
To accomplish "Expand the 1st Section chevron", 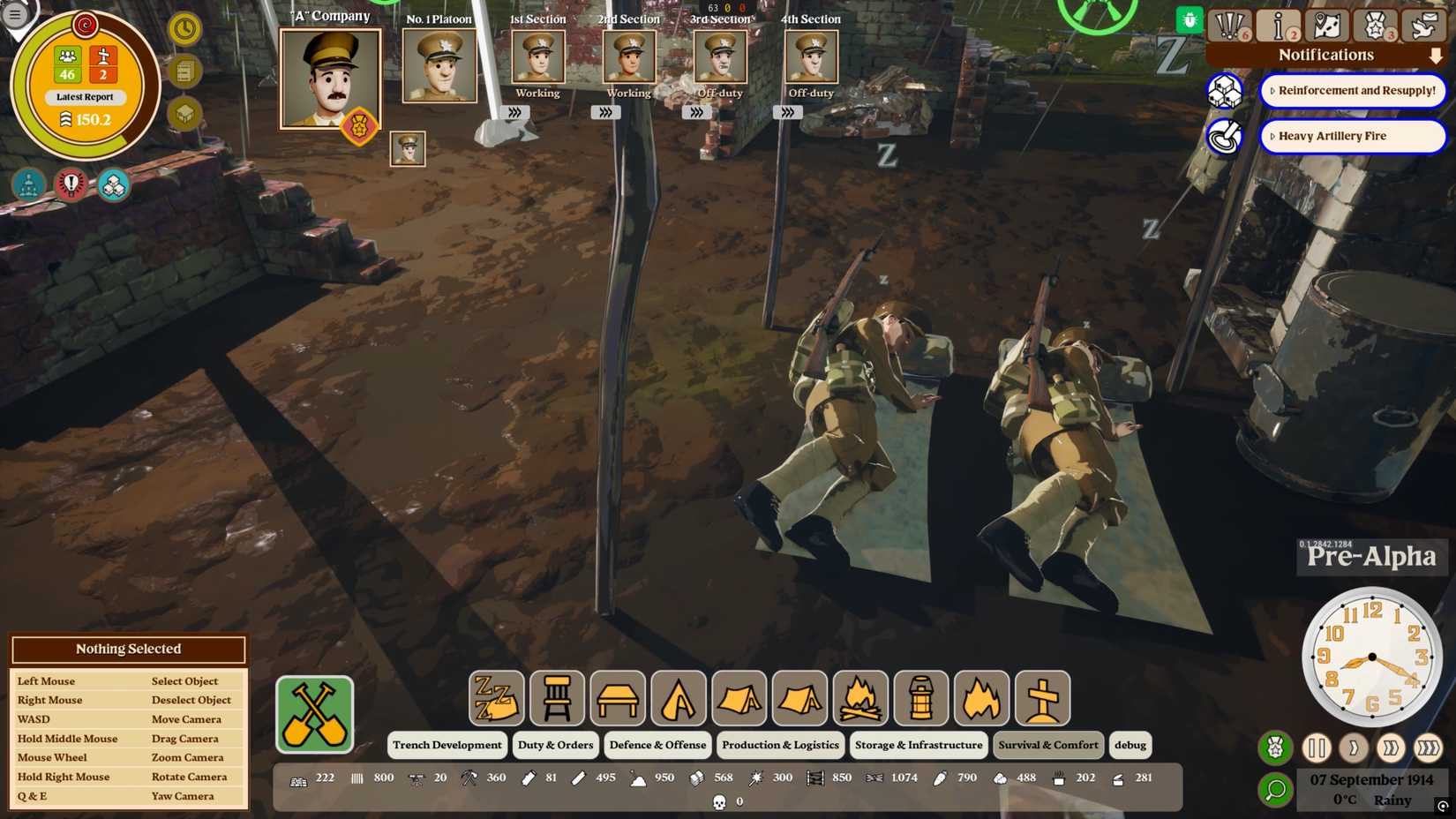I will pos(515,112).
